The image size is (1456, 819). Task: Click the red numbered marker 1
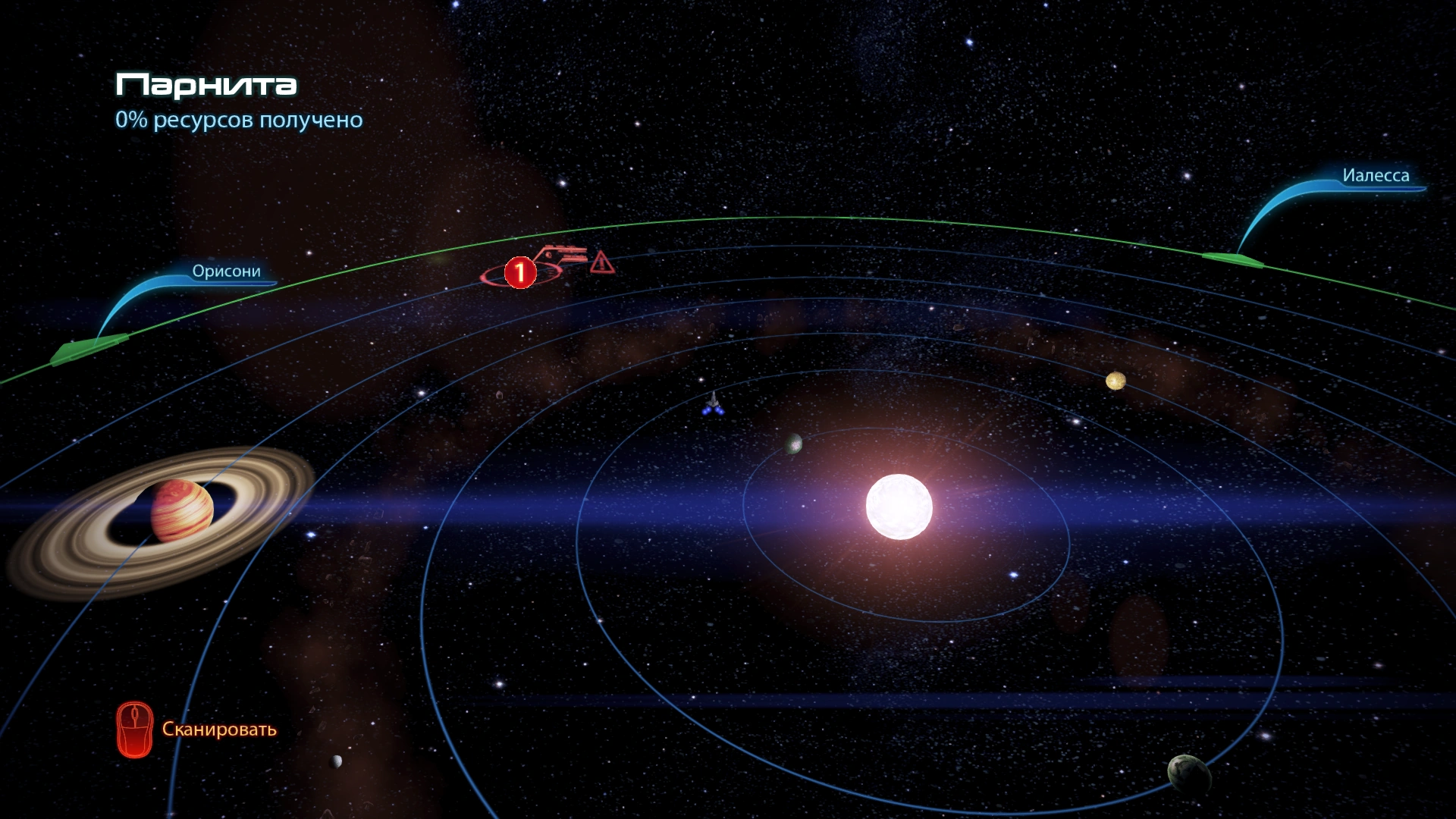(520, 271)
